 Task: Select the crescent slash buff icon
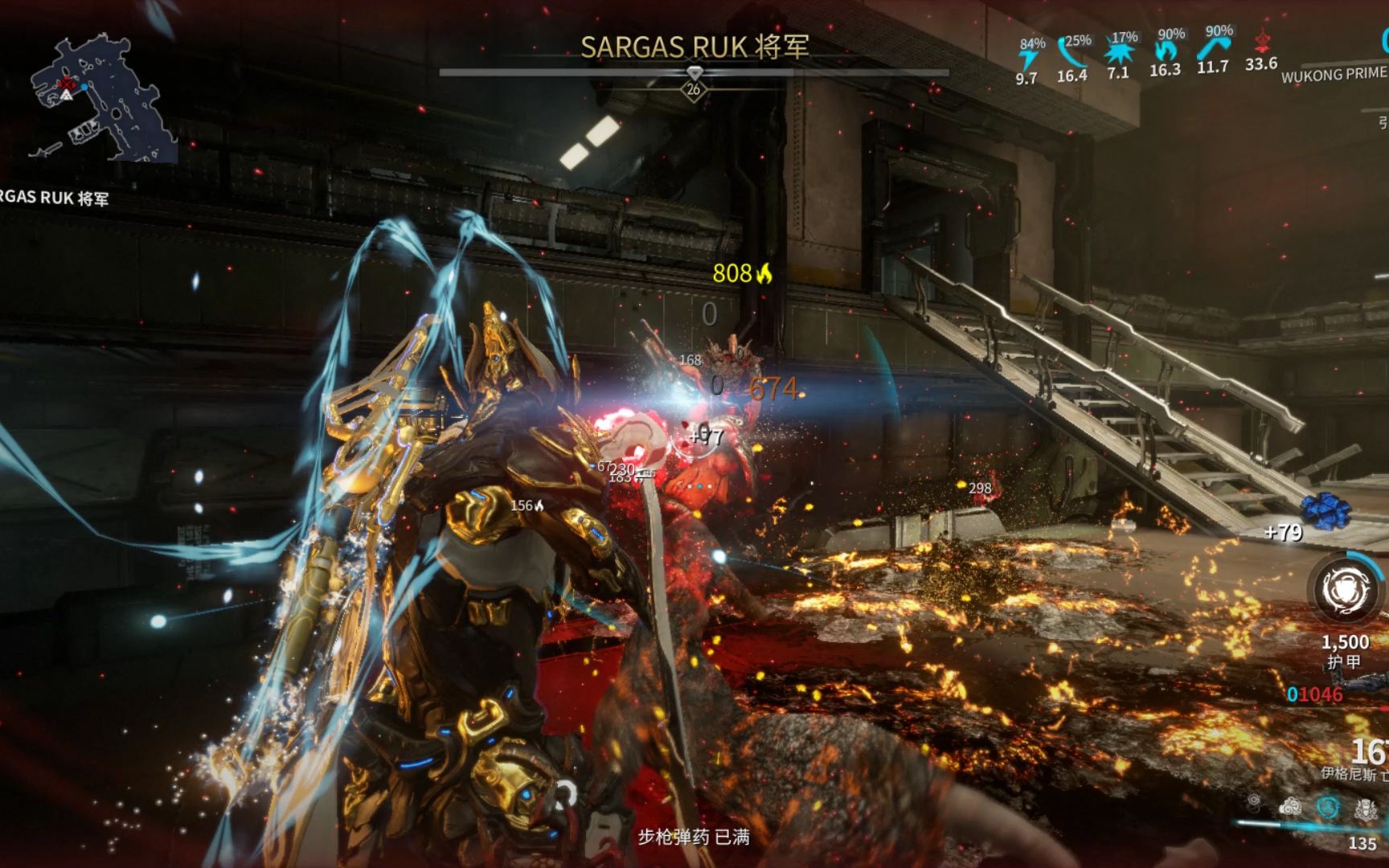1072,55
